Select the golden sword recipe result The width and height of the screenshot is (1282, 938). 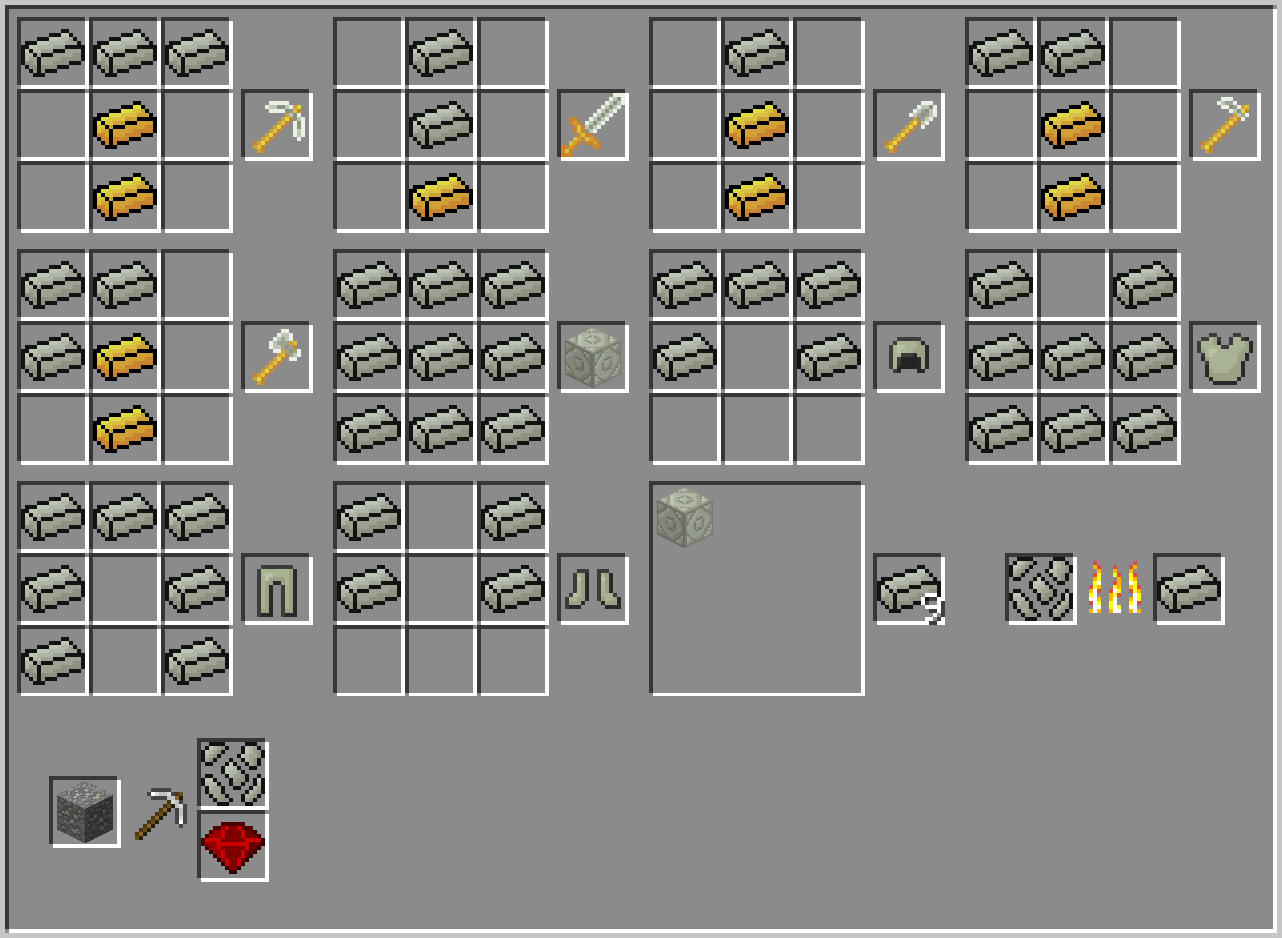point(593,125)
